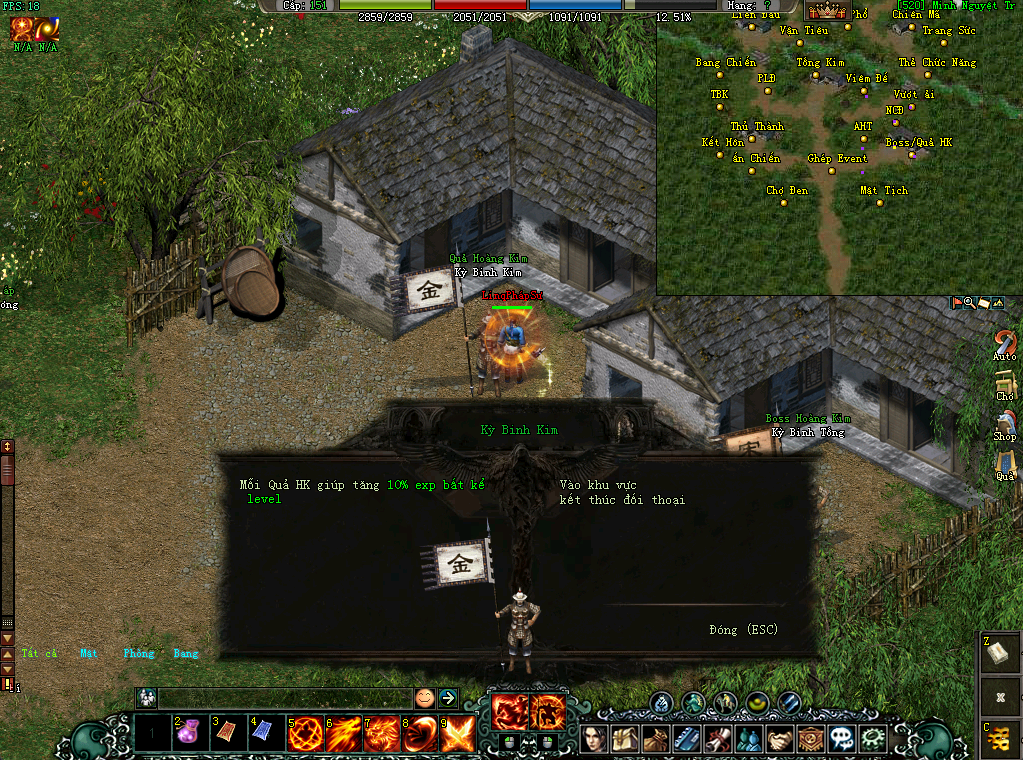Use the purple pouch in hotbar slot 2

(x=192, y=735)
